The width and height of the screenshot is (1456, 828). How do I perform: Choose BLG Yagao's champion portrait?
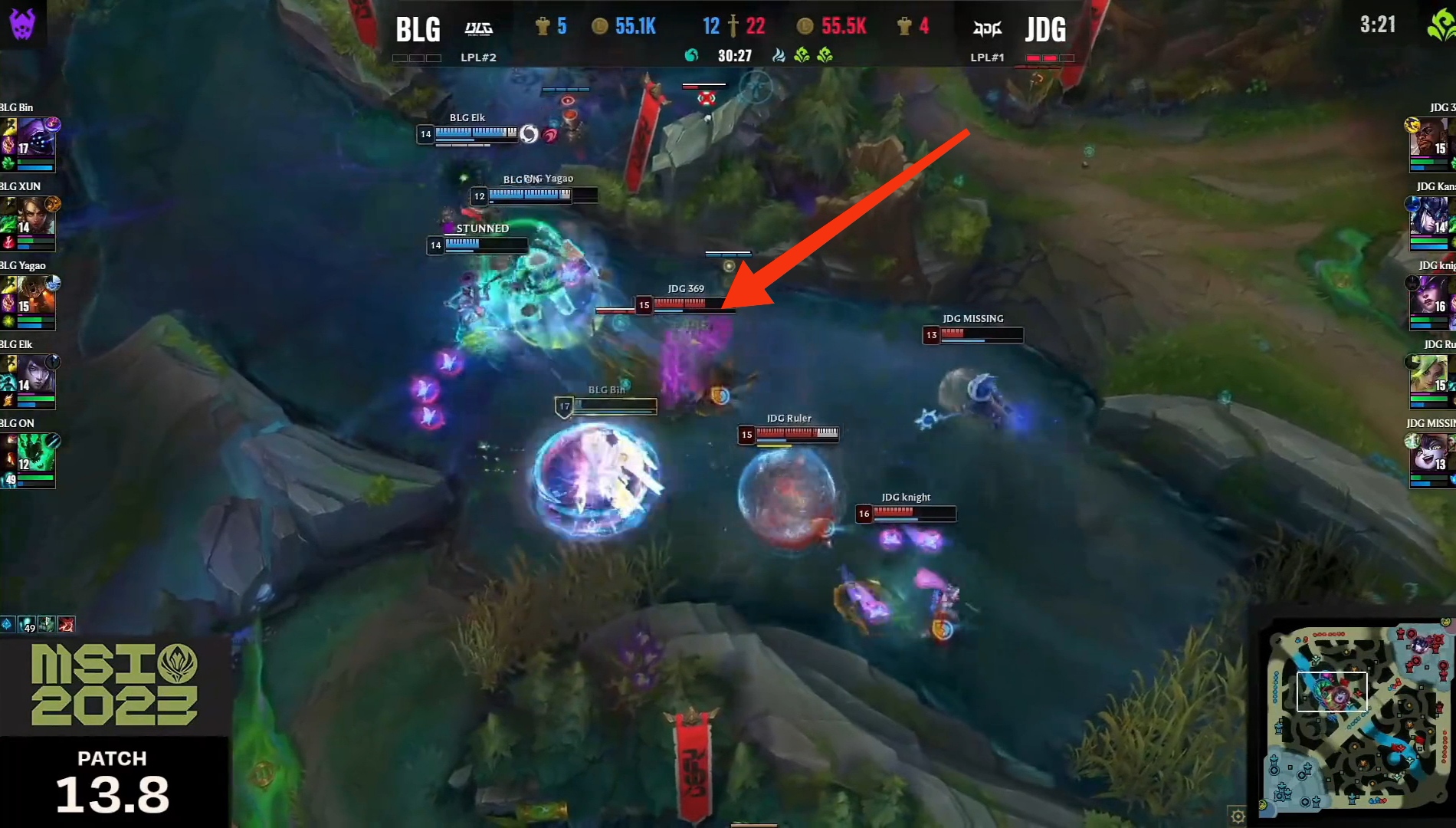coord(36,295)
